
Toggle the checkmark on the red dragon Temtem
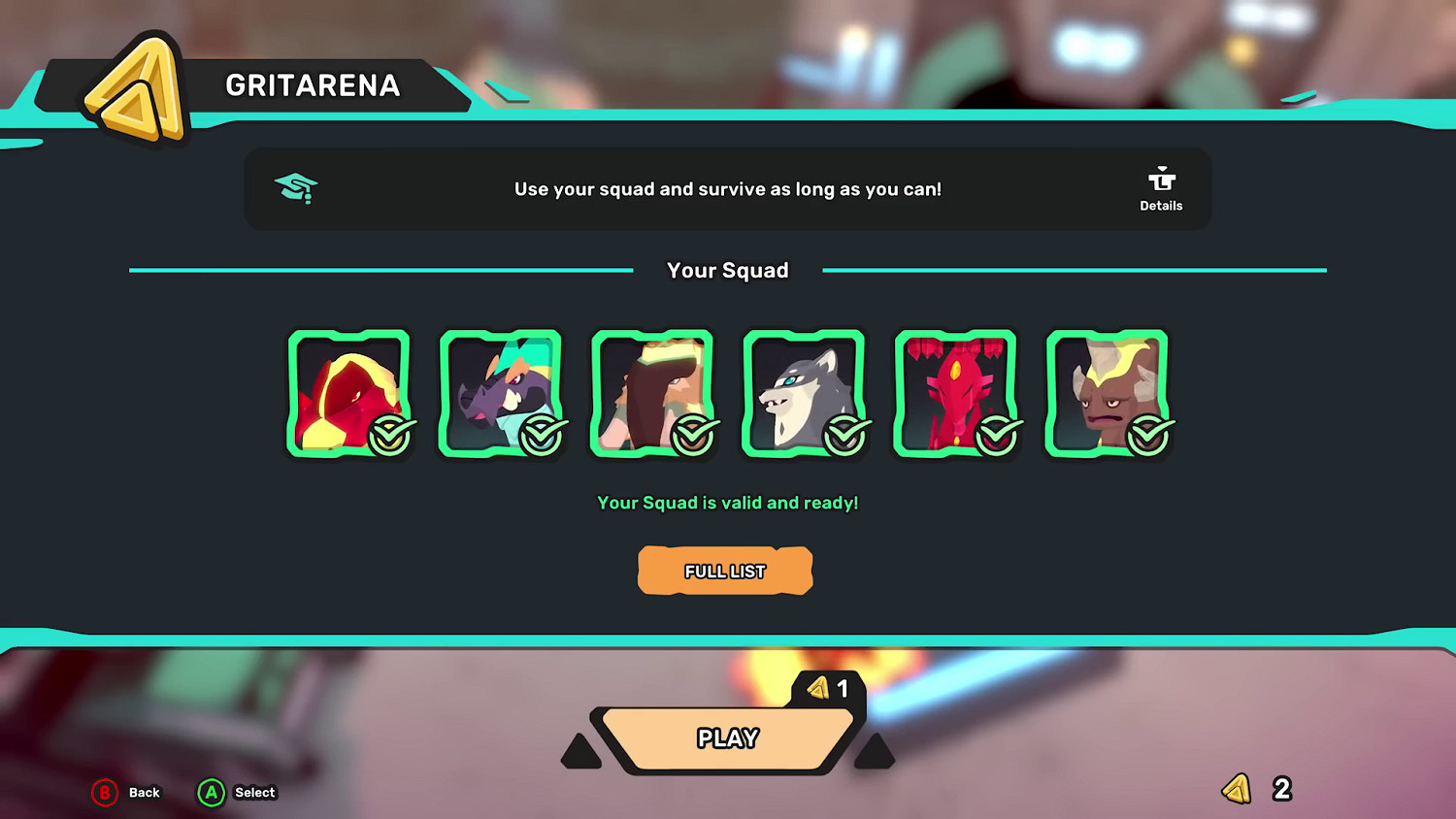997,436
